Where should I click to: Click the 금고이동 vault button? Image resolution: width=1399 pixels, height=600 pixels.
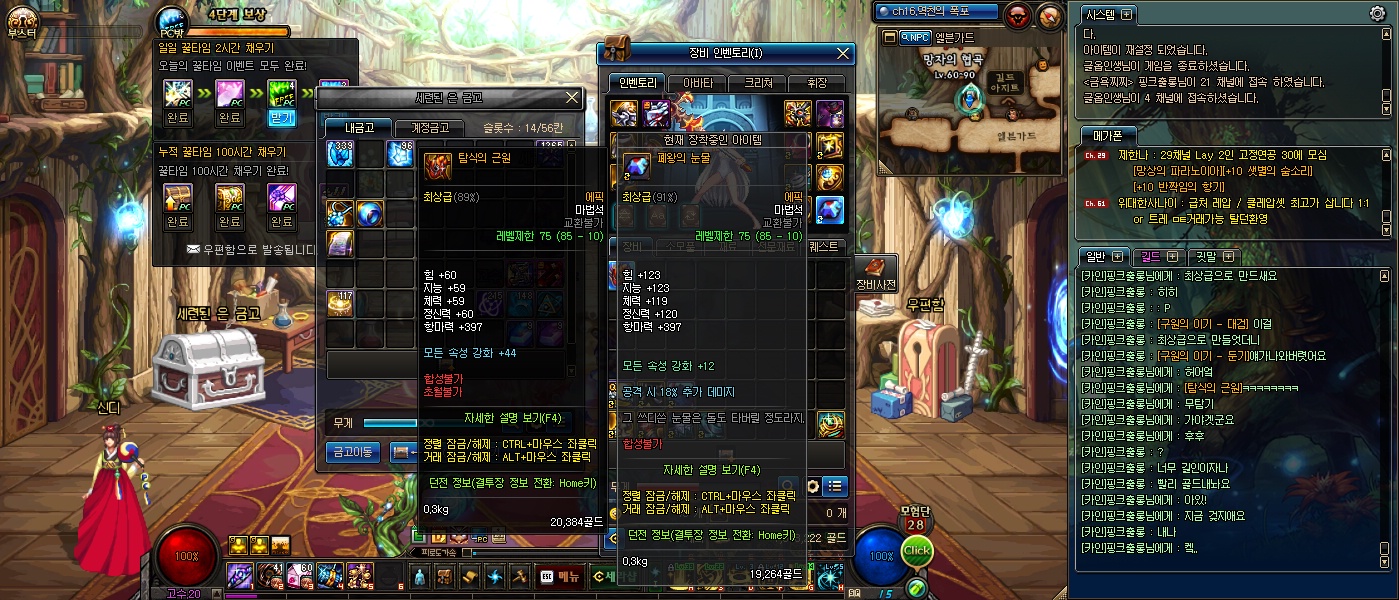353,453
